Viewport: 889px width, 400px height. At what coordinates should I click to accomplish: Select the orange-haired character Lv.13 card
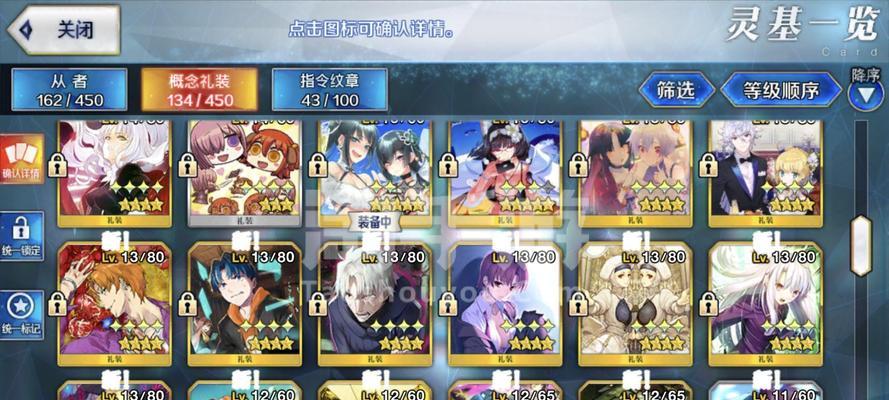[114, 298]
